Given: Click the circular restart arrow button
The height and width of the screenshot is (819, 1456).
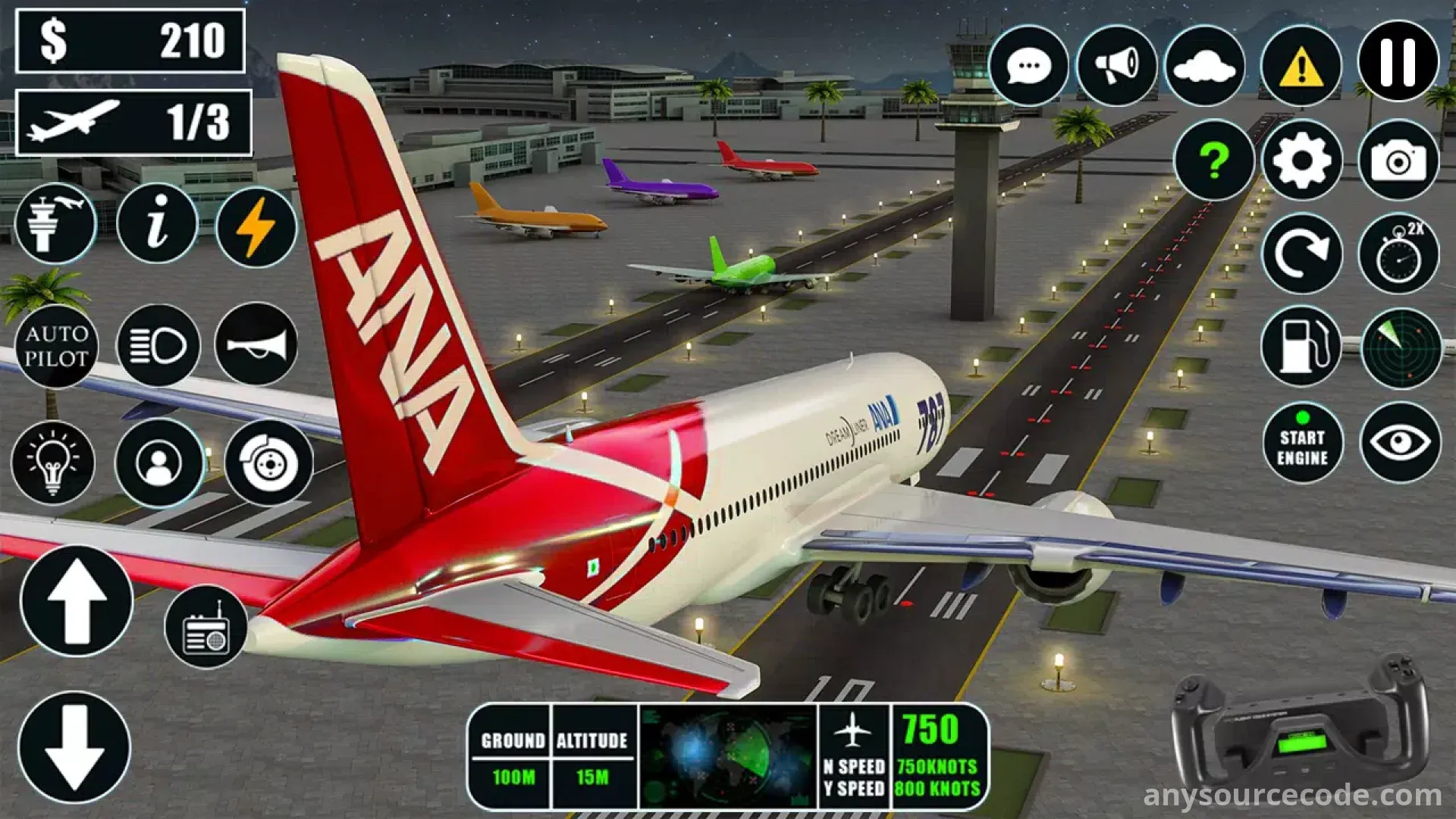Looking at the screenshot, I should pyautogui.click(x=1301, y=253).
